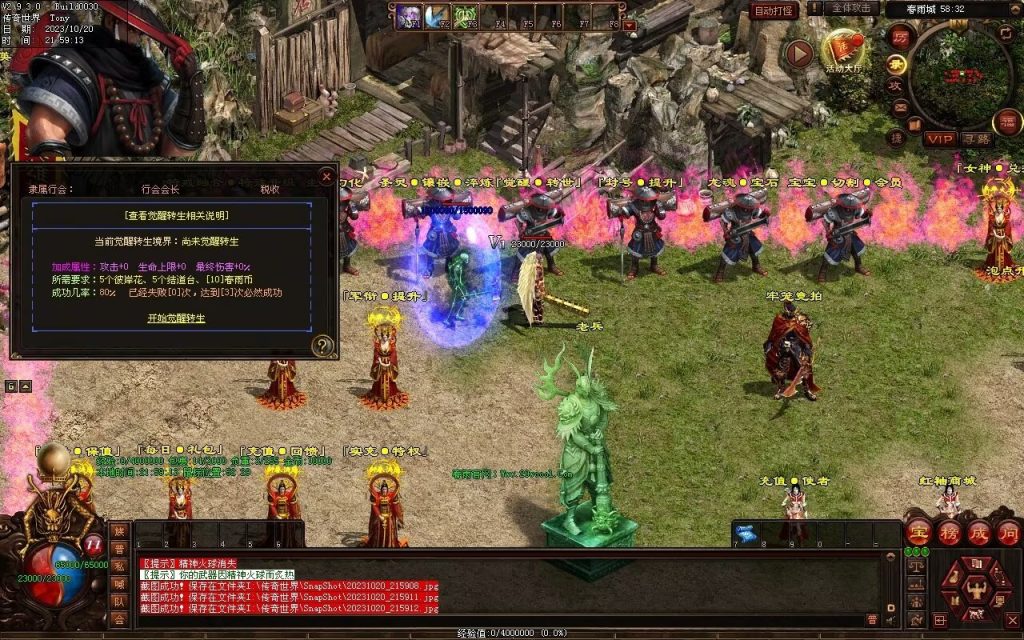This screenshot has width=1024, height=640.
Task: Open the 榜 rankings button
Action: coord(949,533)
